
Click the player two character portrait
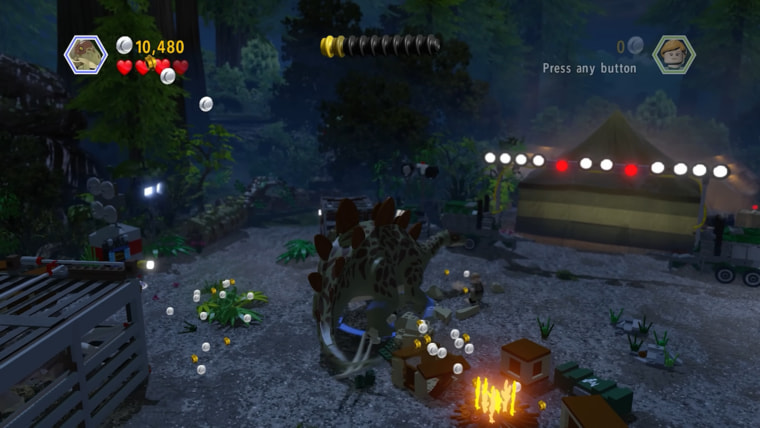pyautogui.click(x=674, y=54)
